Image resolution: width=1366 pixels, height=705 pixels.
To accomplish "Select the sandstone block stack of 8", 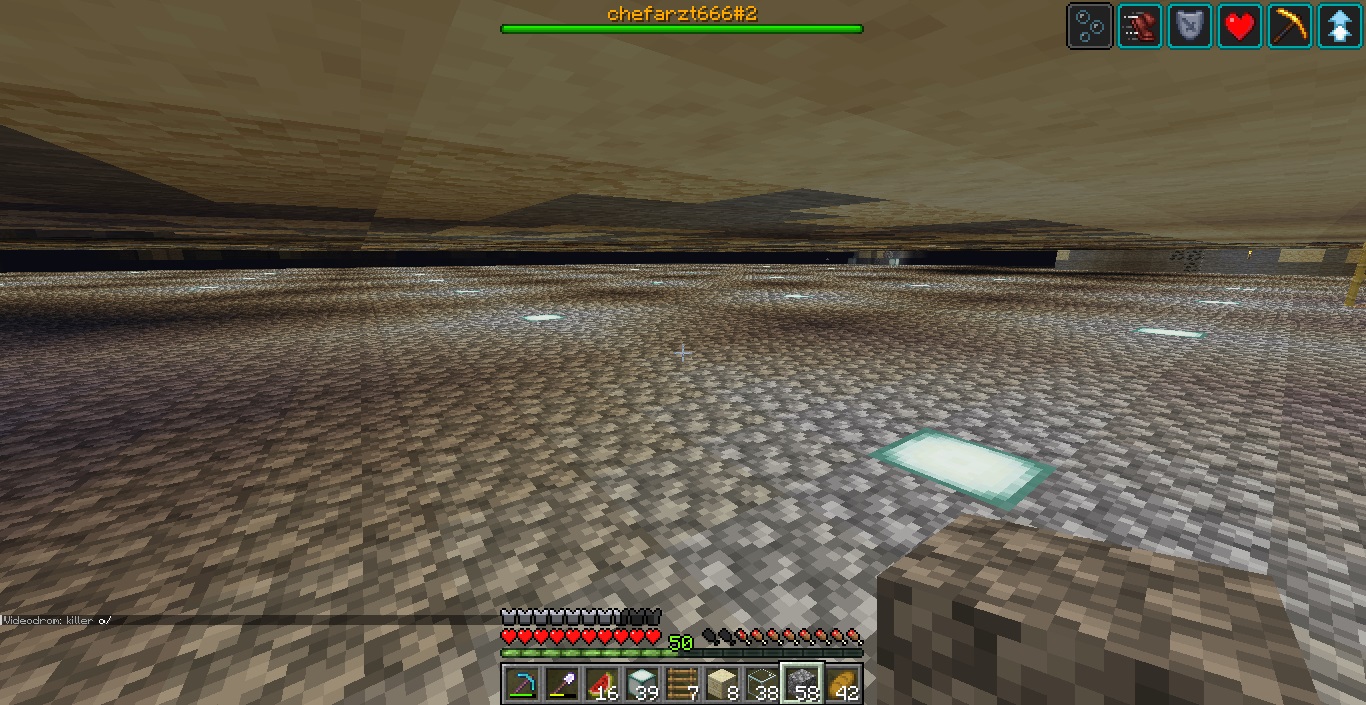I will pos(721,684).
